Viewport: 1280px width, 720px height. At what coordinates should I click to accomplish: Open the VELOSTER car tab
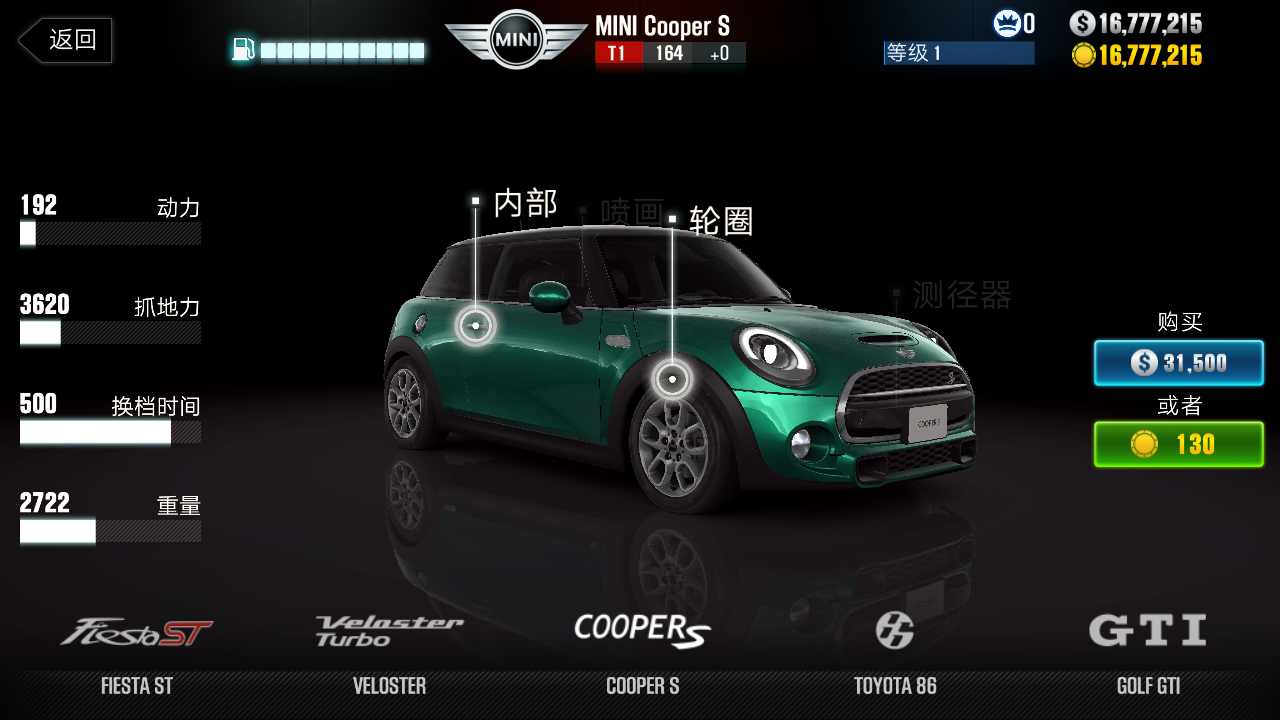(x=389, y=686)
